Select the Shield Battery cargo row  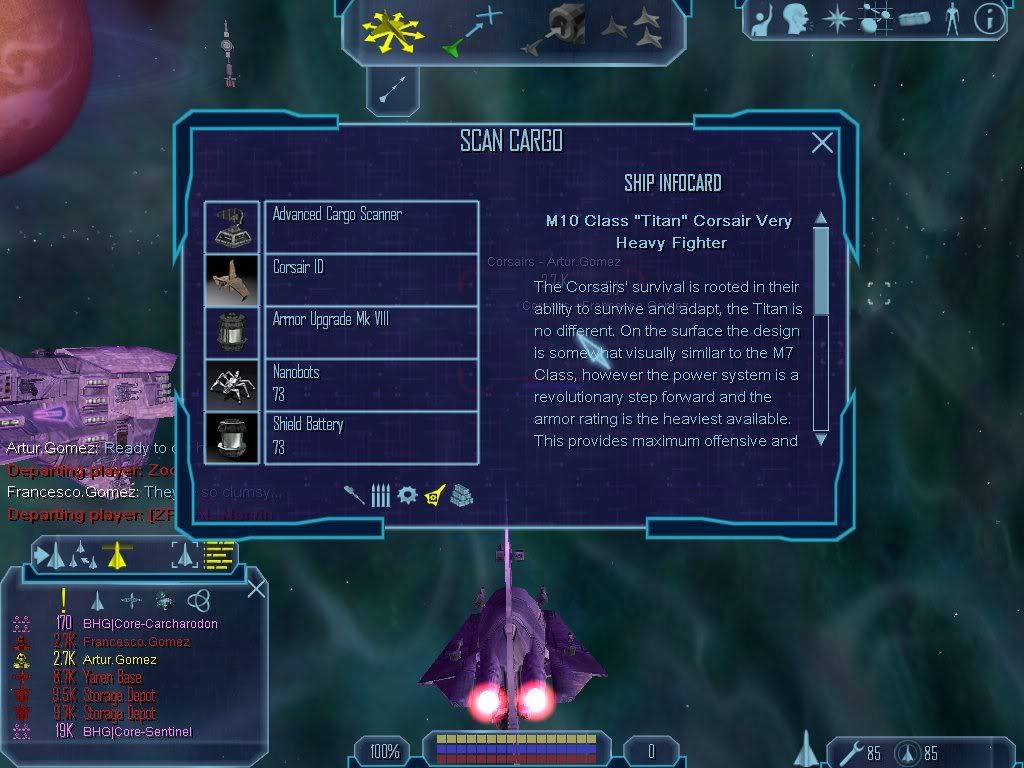click(x=371, y=437)
